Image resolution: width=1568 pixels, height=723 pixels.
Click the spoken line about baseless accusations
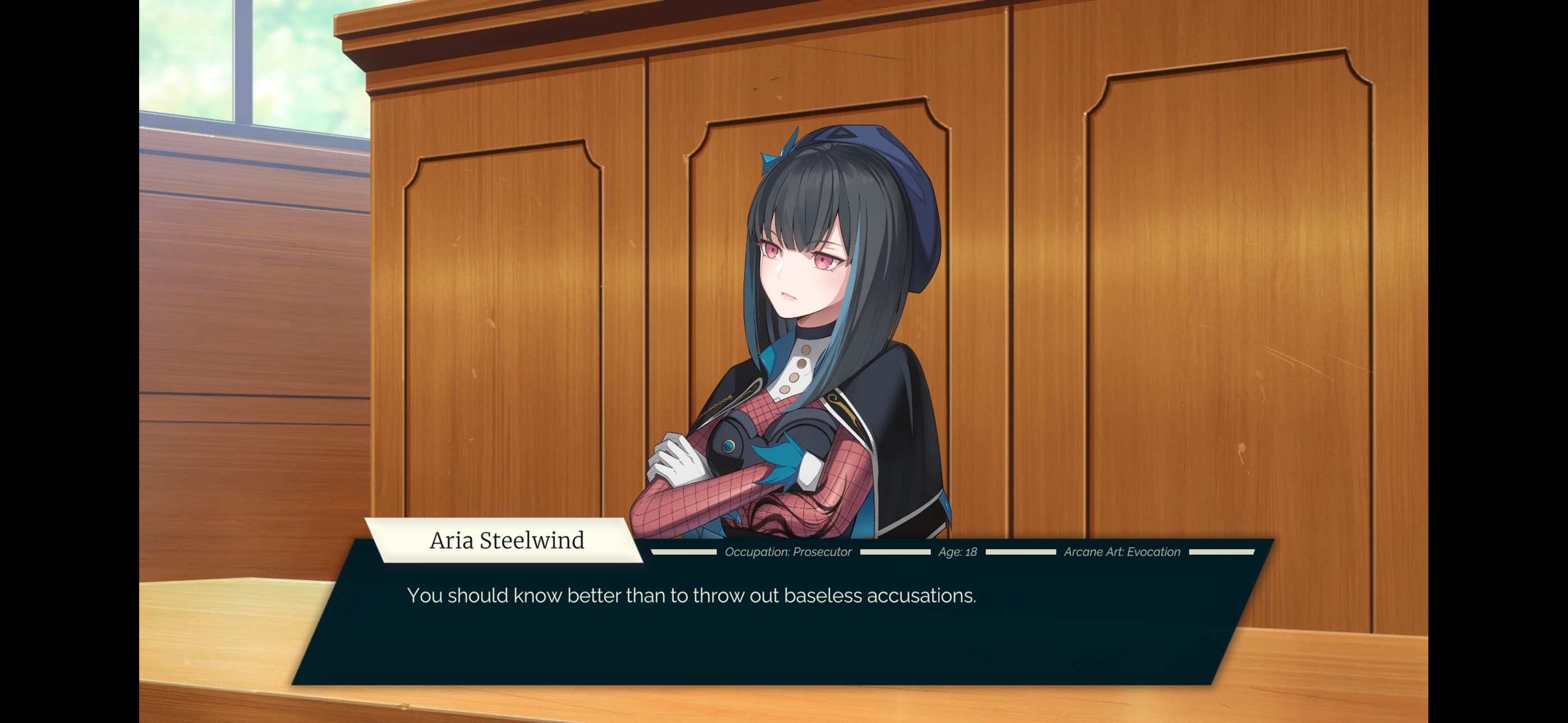(692, 596)
